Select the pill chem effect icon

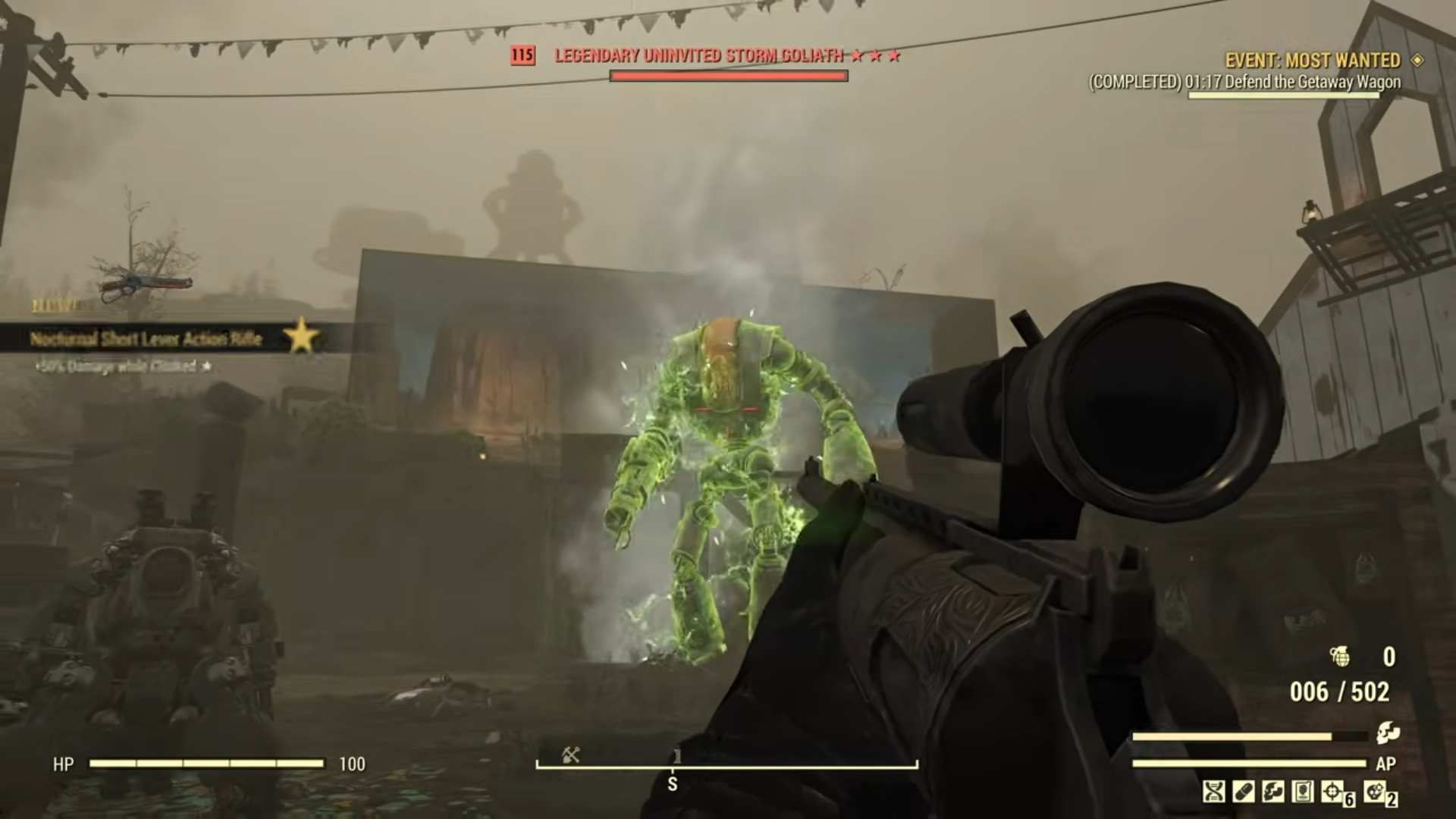tap(1245, 792)
